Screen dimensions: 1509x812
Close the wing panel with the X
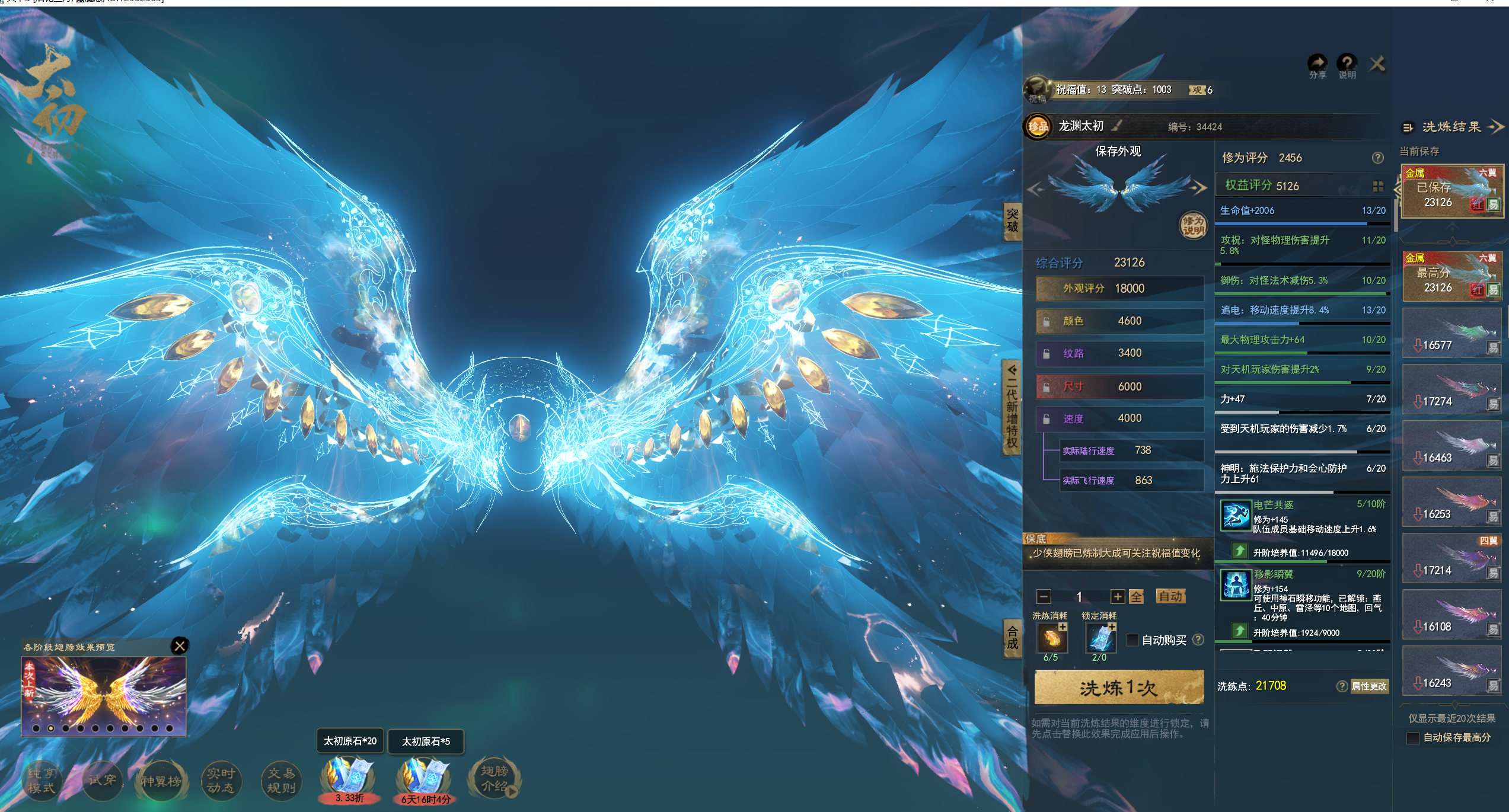click(1377, 63)
